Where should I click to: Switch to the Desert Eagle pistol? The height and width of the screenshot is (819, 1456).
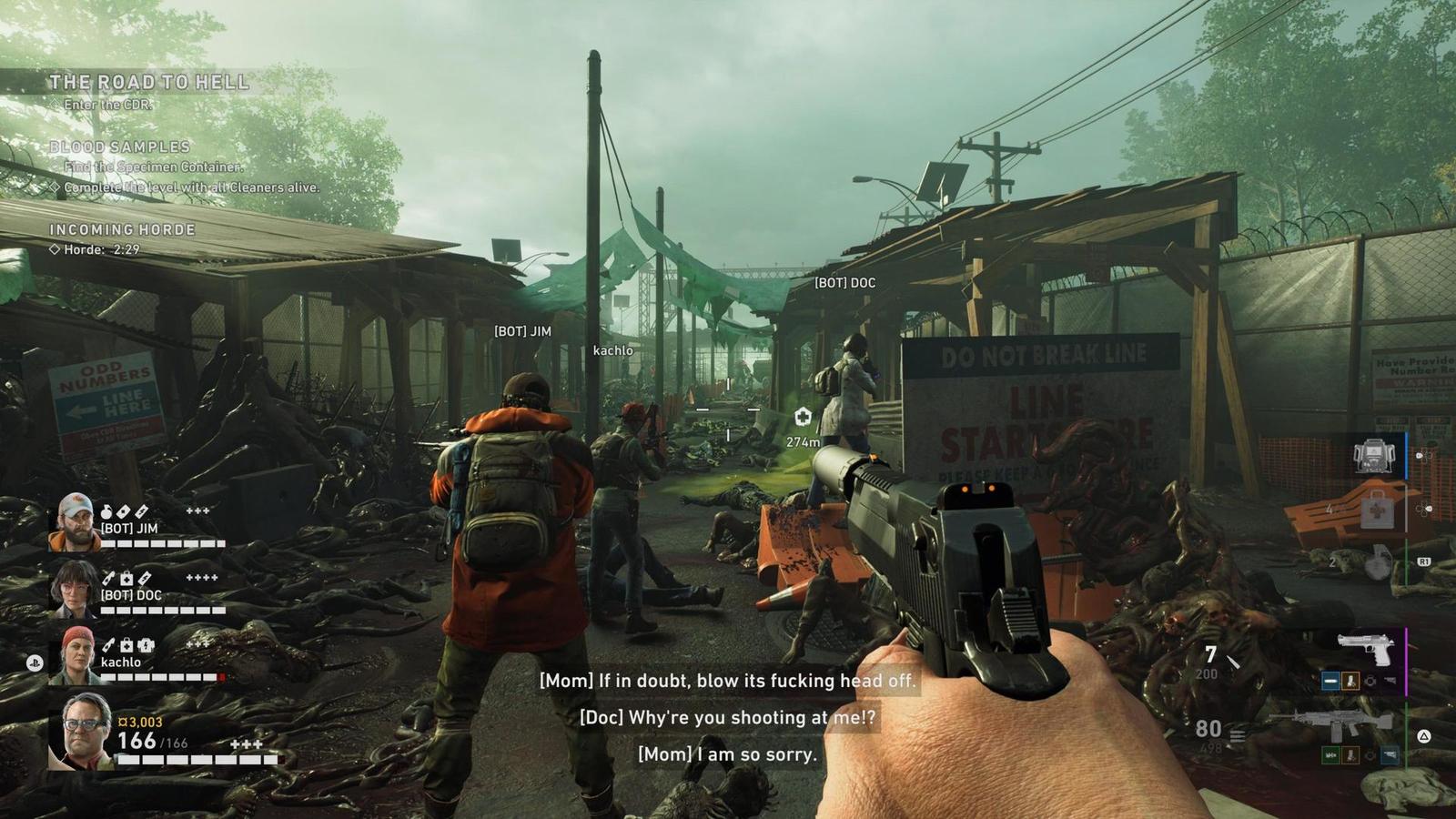coord(1366,650)
